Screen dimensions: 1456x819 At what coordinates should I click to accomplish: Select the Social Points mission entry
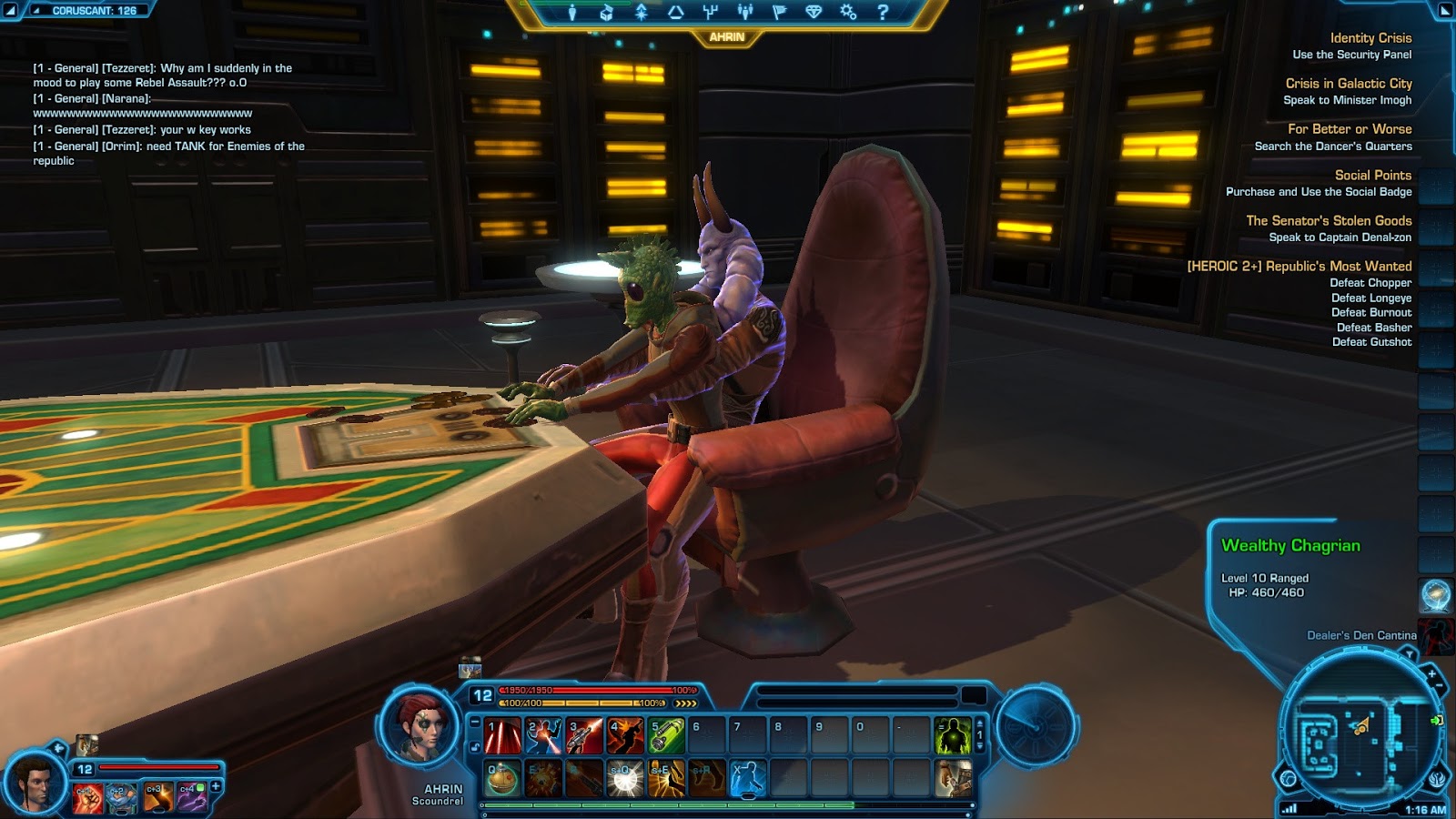click(x=1372, y=175)
